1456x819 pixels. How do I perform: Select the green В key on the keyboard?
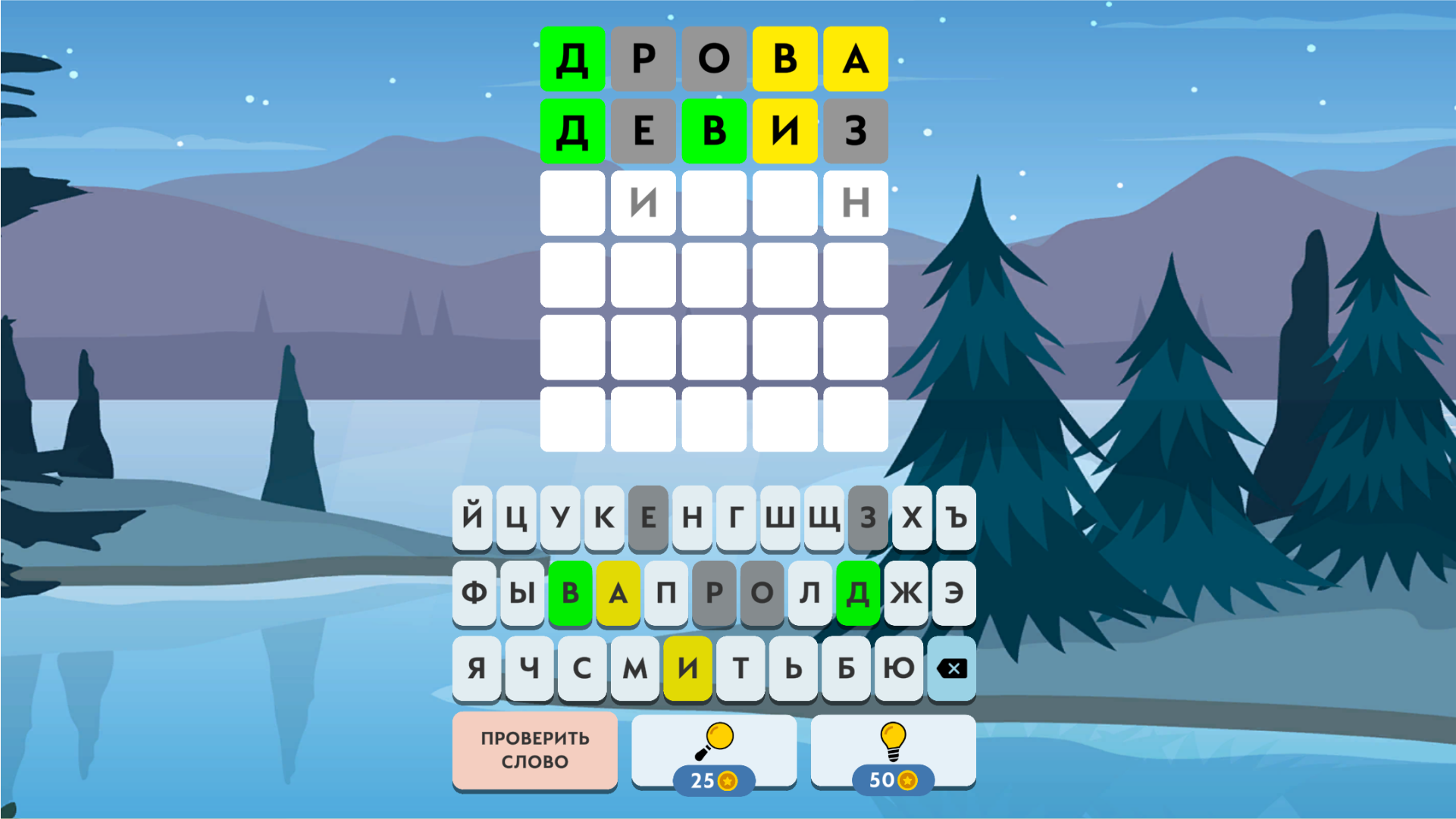(571, 593)
